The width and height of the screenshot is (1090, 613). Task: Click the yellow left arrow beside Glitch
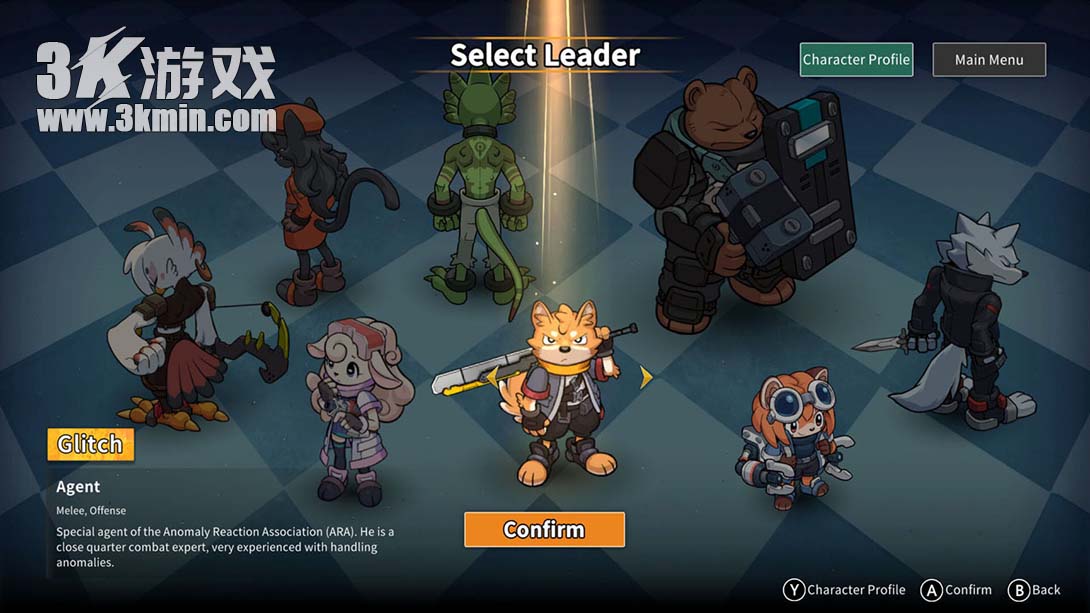click(491, 375)
